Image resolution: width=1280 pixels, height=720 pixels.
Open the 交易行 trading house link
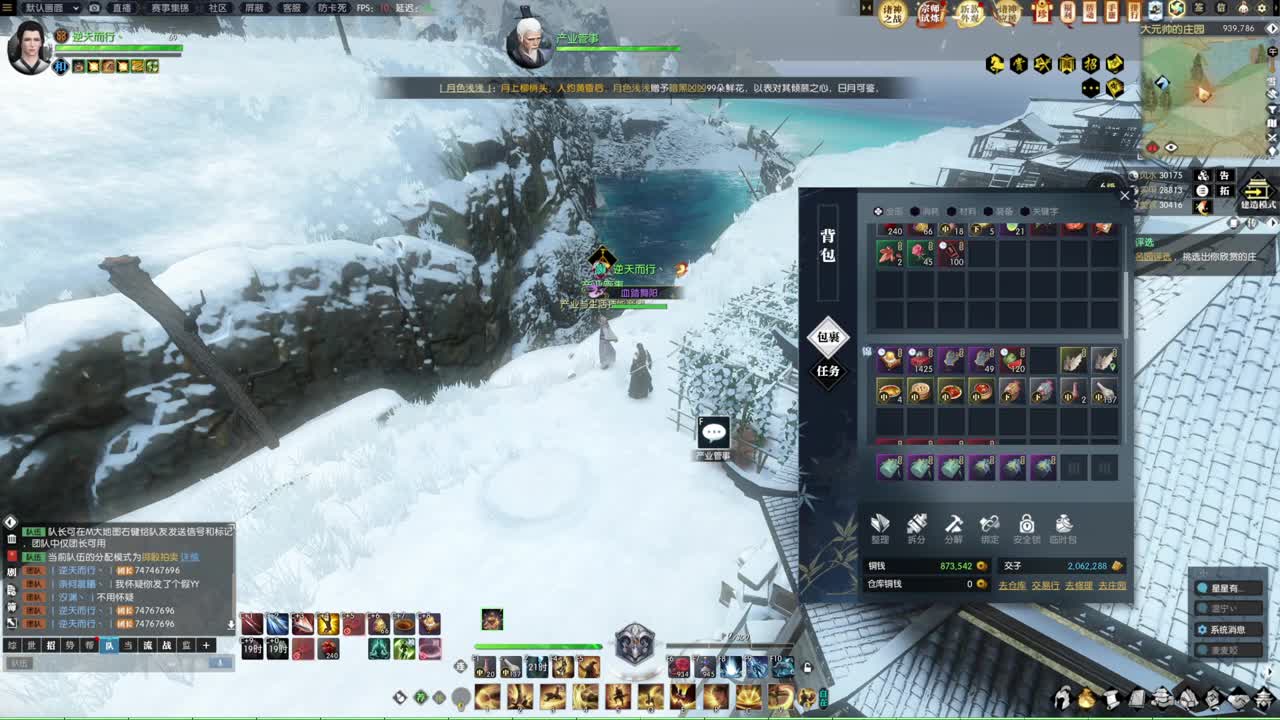(1045, 585)
